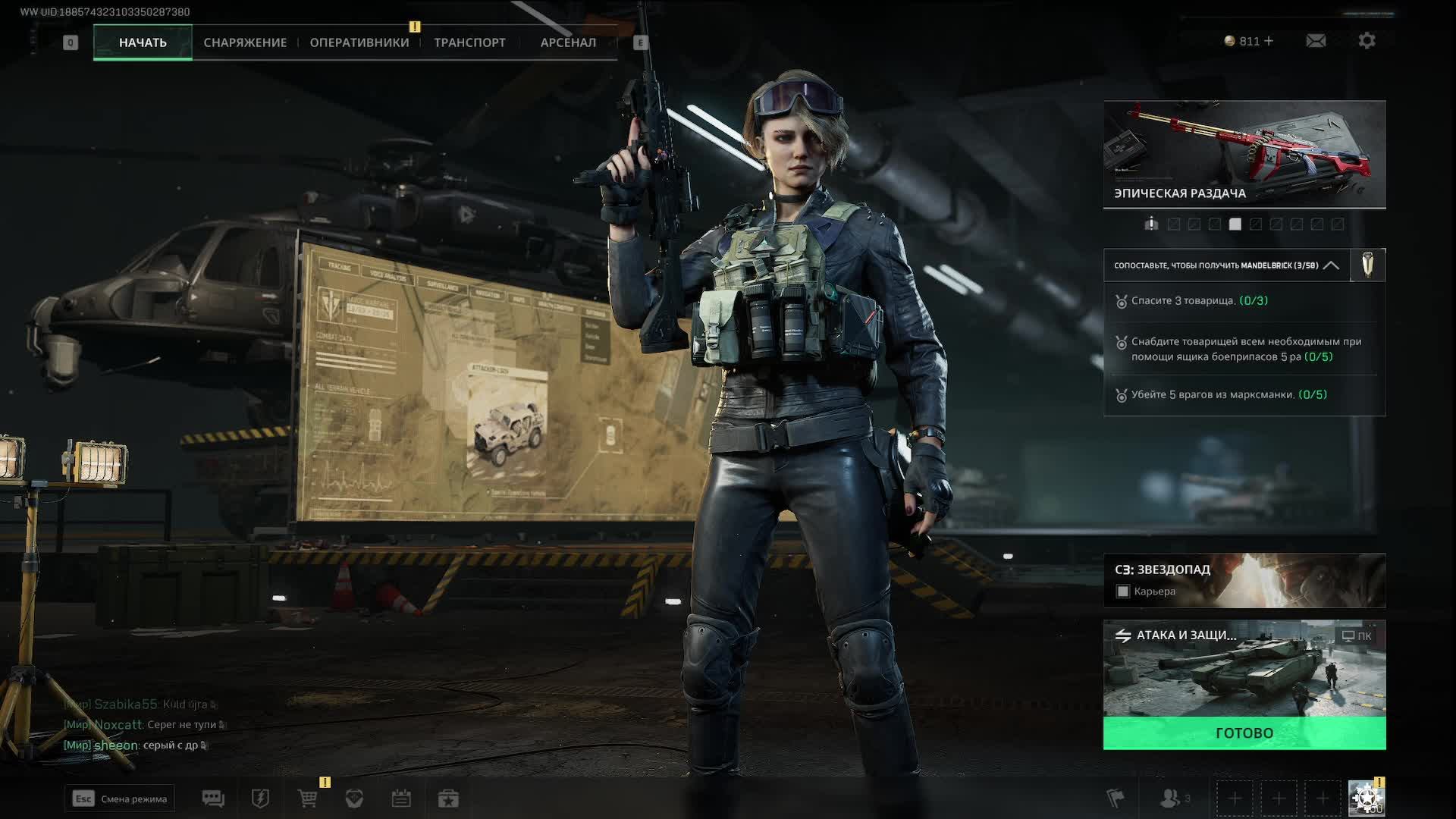Screen dimensions: 1456x819
Task: Open the Смена режима mode switch
Action: [x=120, y=799]
